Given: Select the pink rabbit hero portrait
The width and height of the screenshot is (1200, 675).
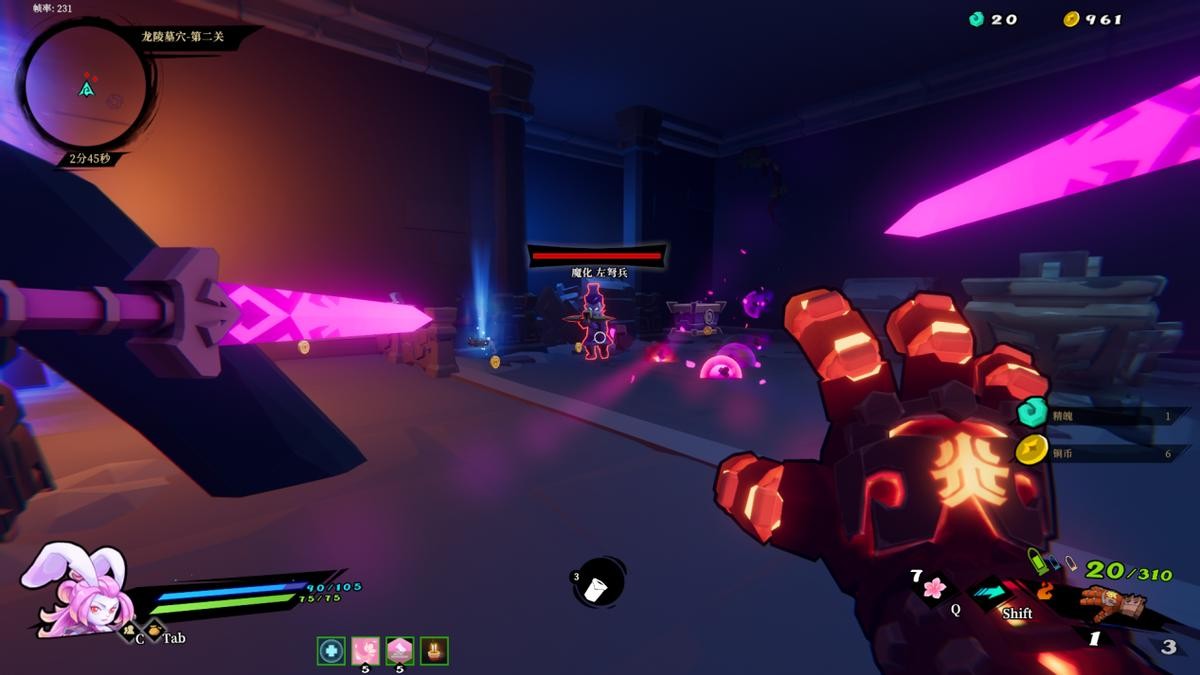Looking at the screenshot, I should pyautogui.click(x=73, y=588).
